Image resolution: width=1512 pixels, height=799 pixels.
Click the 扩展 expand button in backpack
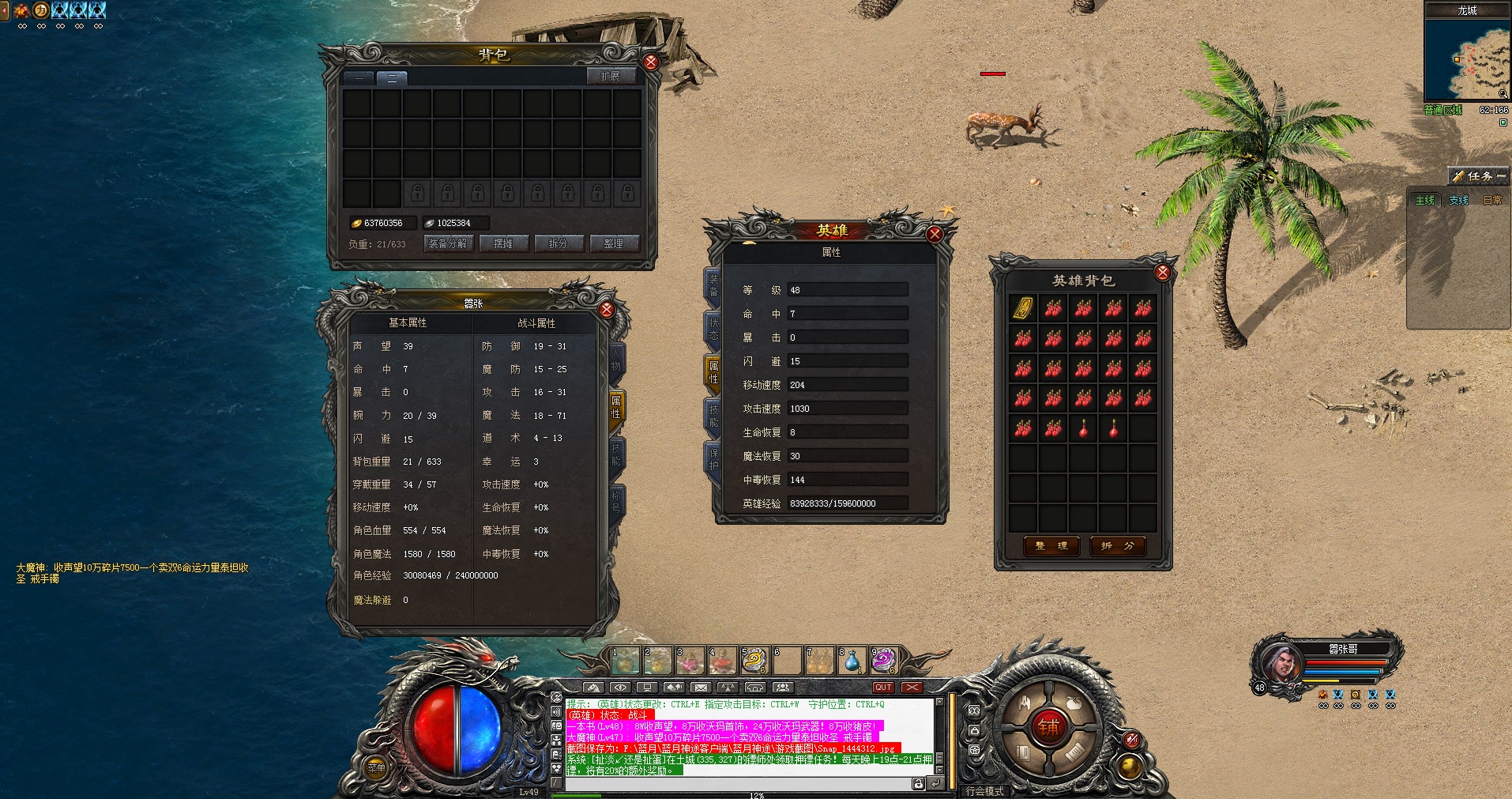coord(610,76)
